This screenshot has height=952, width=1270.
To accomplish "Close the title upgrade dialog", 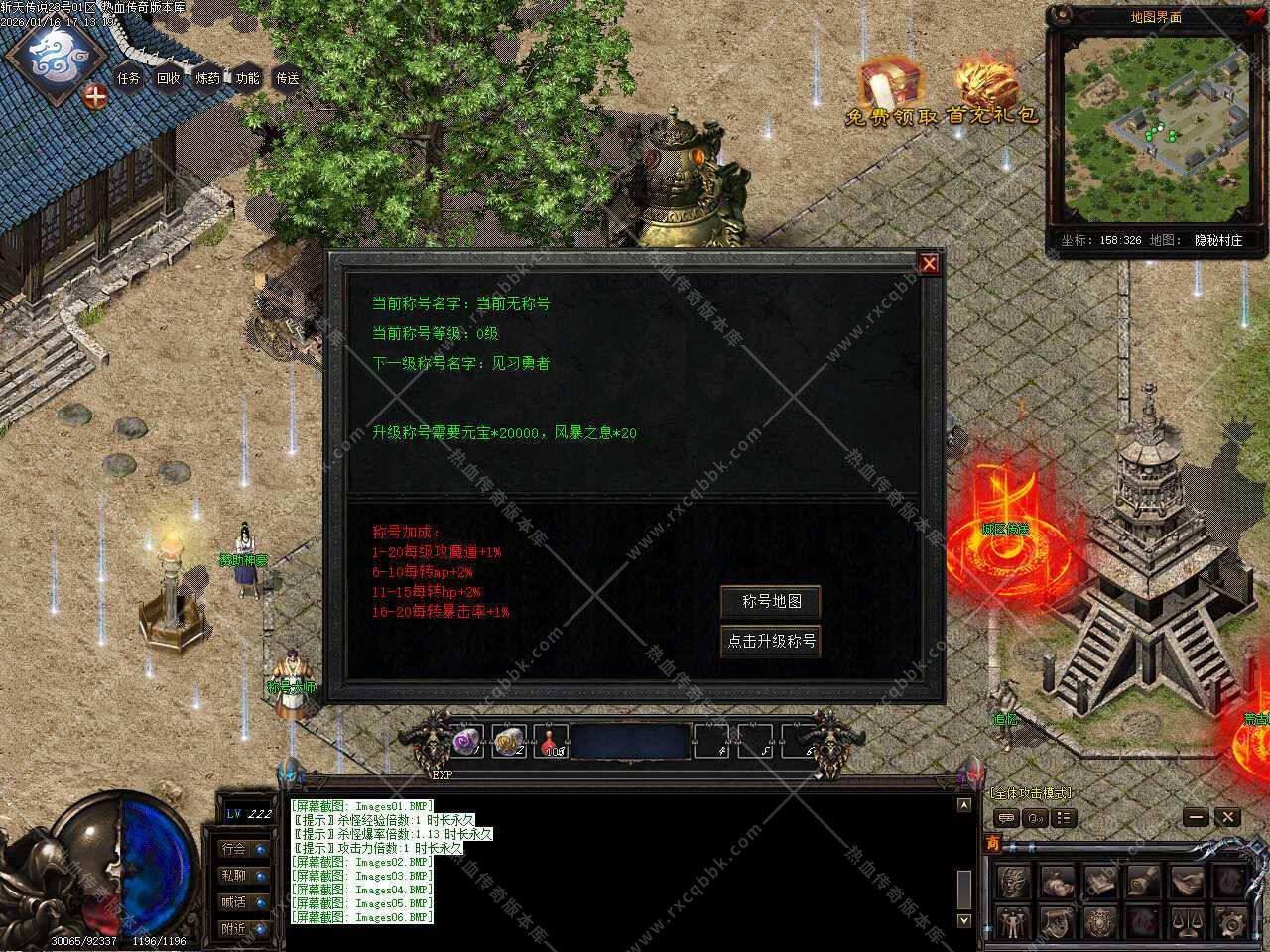I will click(x=929, y=263).
